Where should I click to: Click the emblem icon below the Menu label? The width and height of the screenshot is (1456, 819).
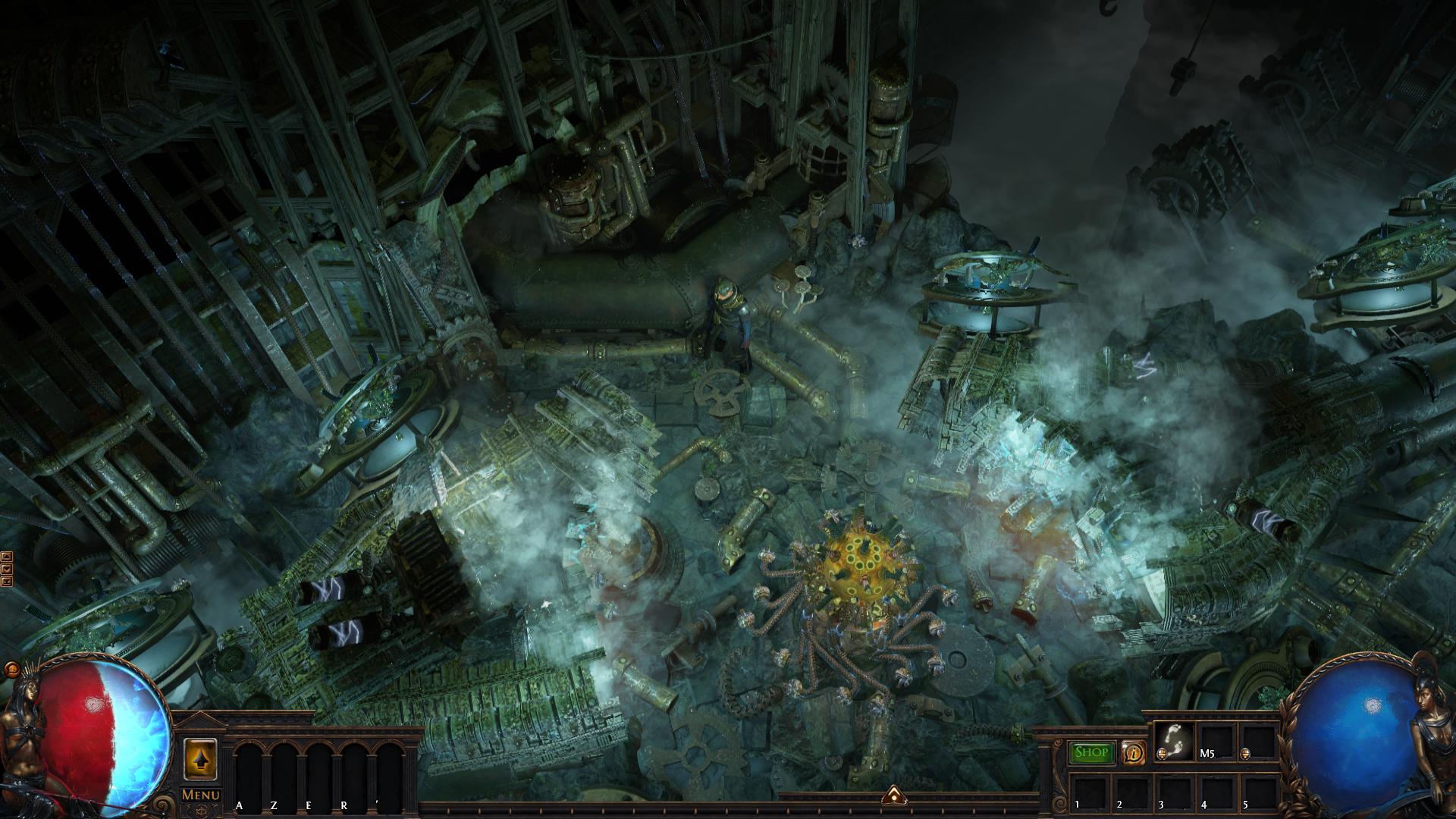pos(201,811)
